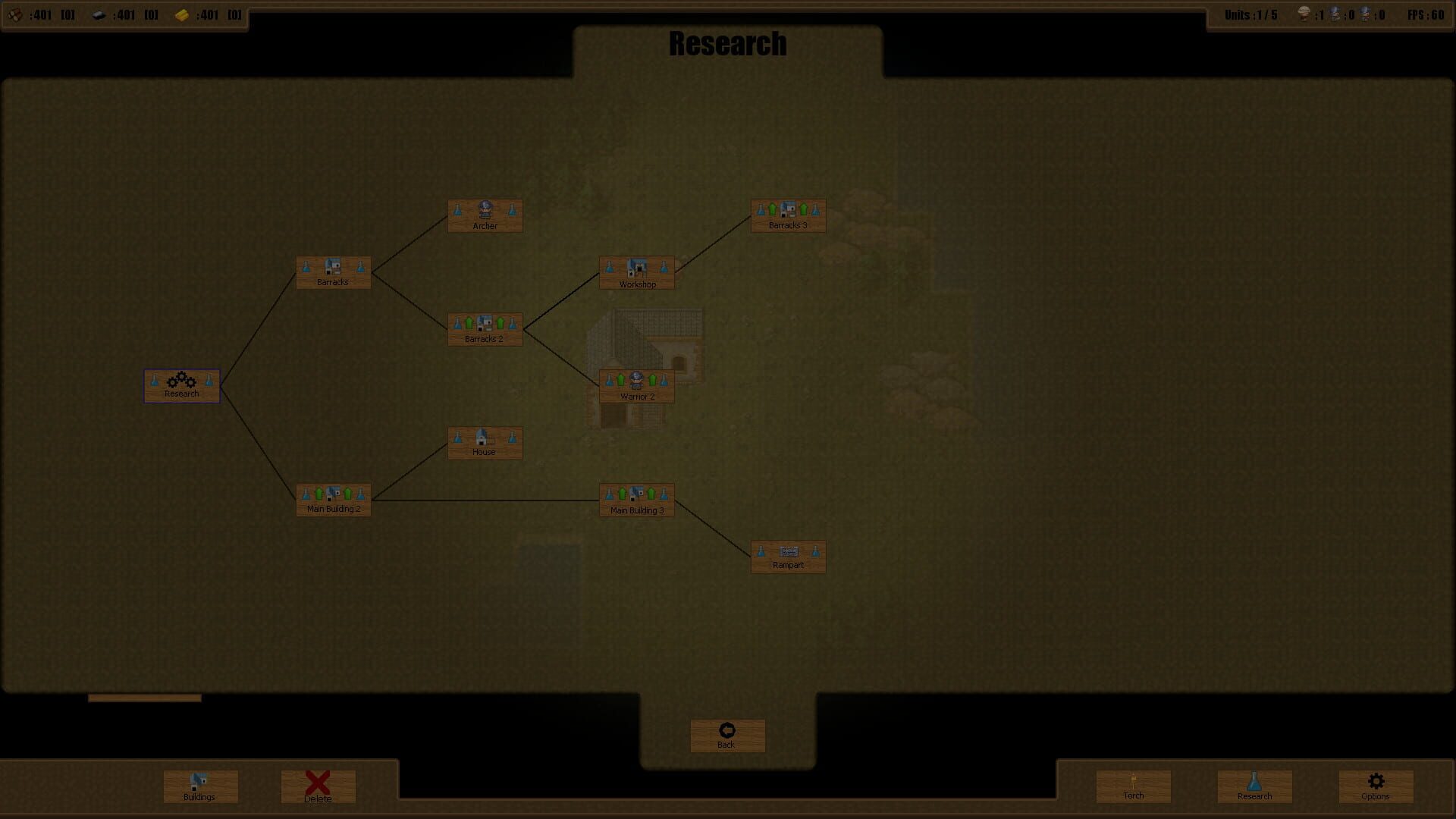Select the Barracks research node
This screenshot has height=819, width=1456.
tap(333, 272)
